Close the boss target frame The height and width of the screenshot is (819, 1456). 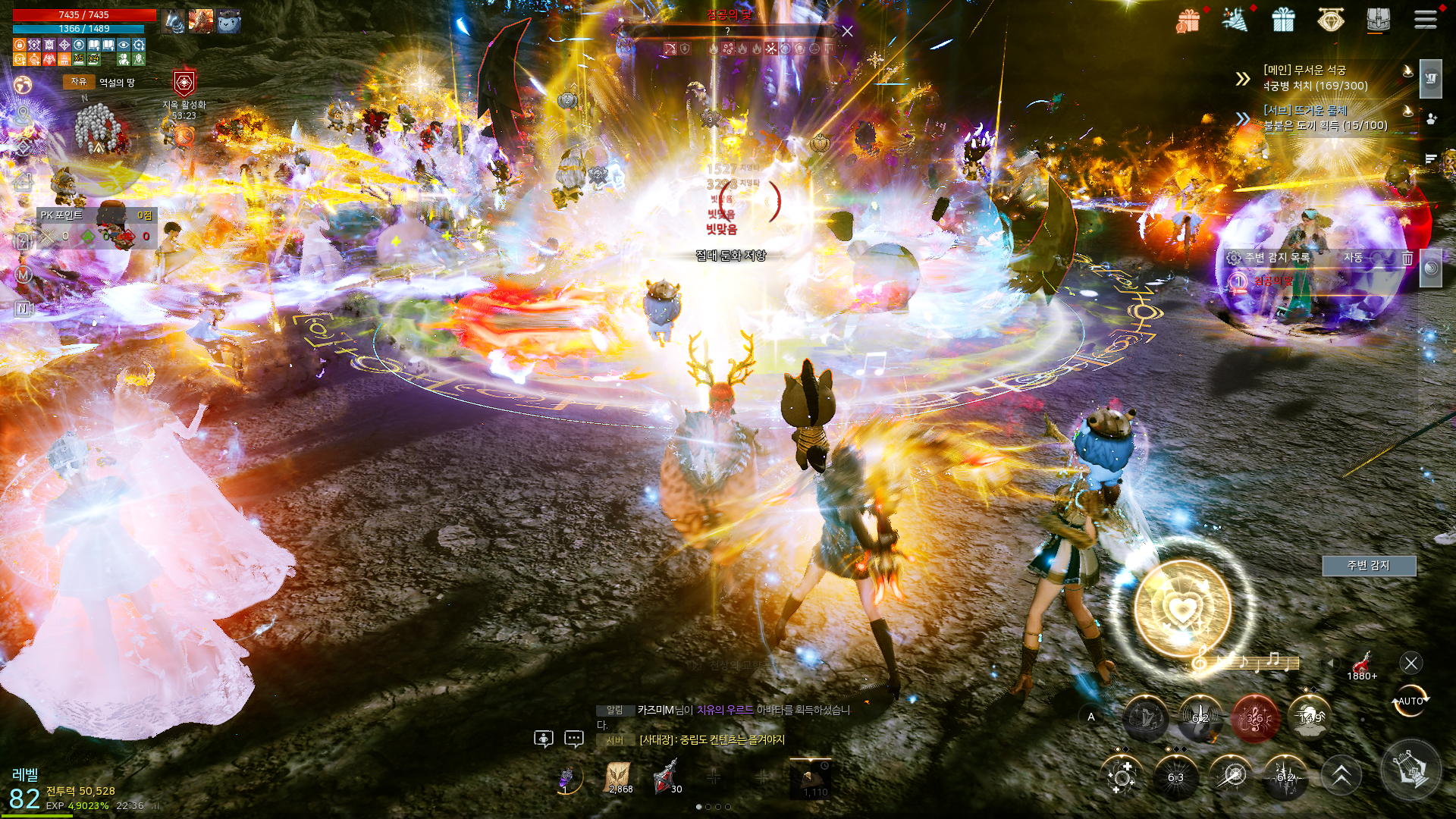pos(847,31)
